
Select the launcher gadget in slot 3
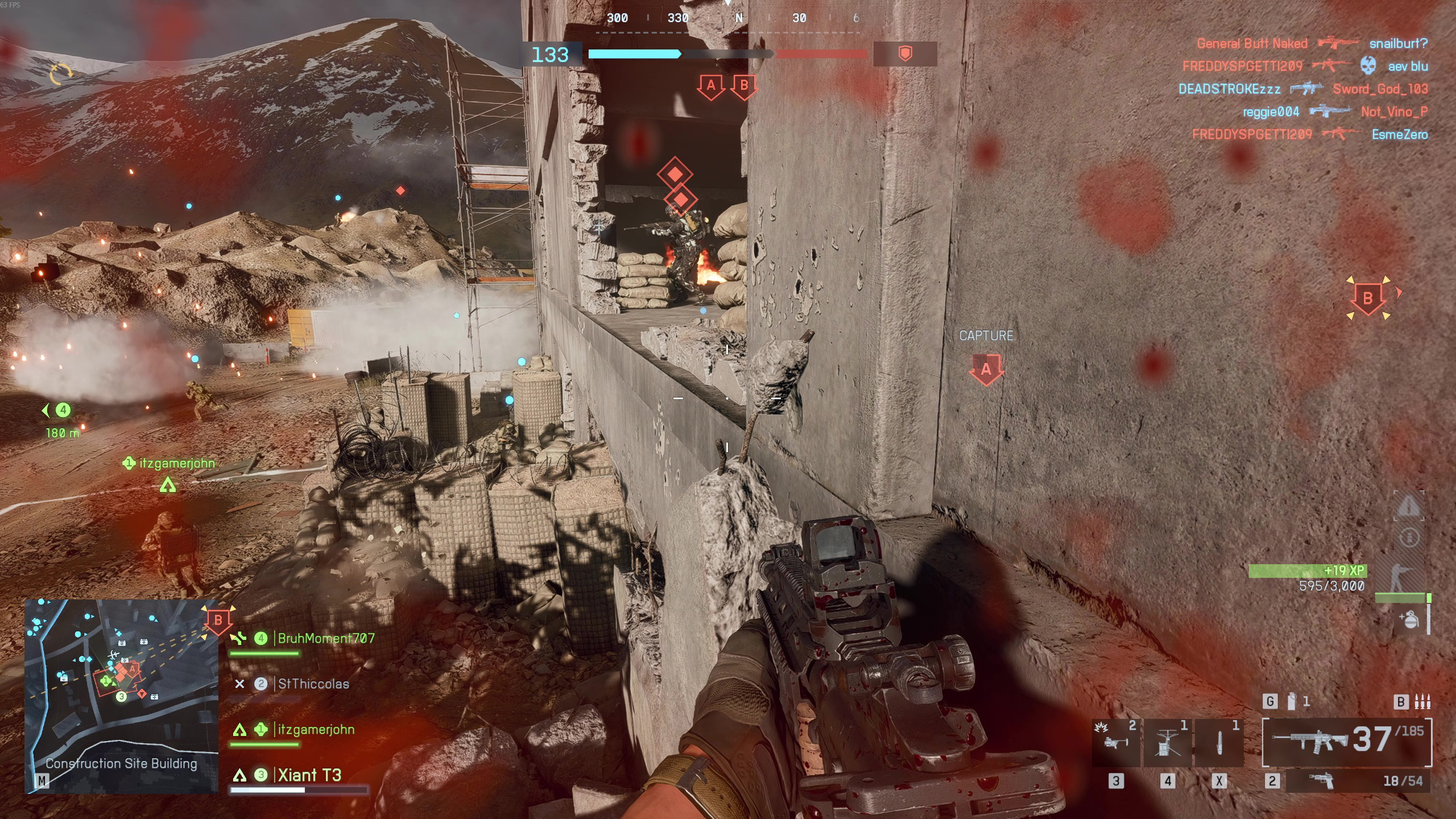[1115, 742]
